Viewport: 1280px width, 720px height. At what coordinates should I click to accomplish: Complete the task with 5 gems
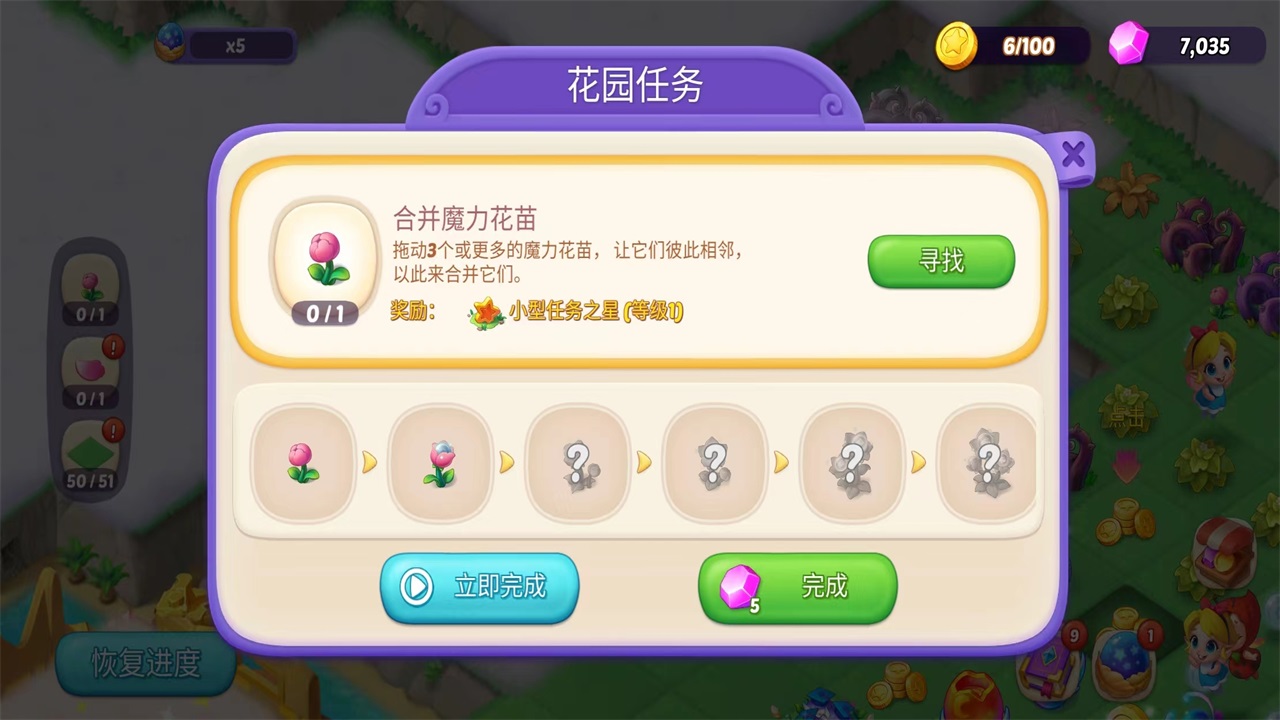pyautogui.click(x=797, y=588)
